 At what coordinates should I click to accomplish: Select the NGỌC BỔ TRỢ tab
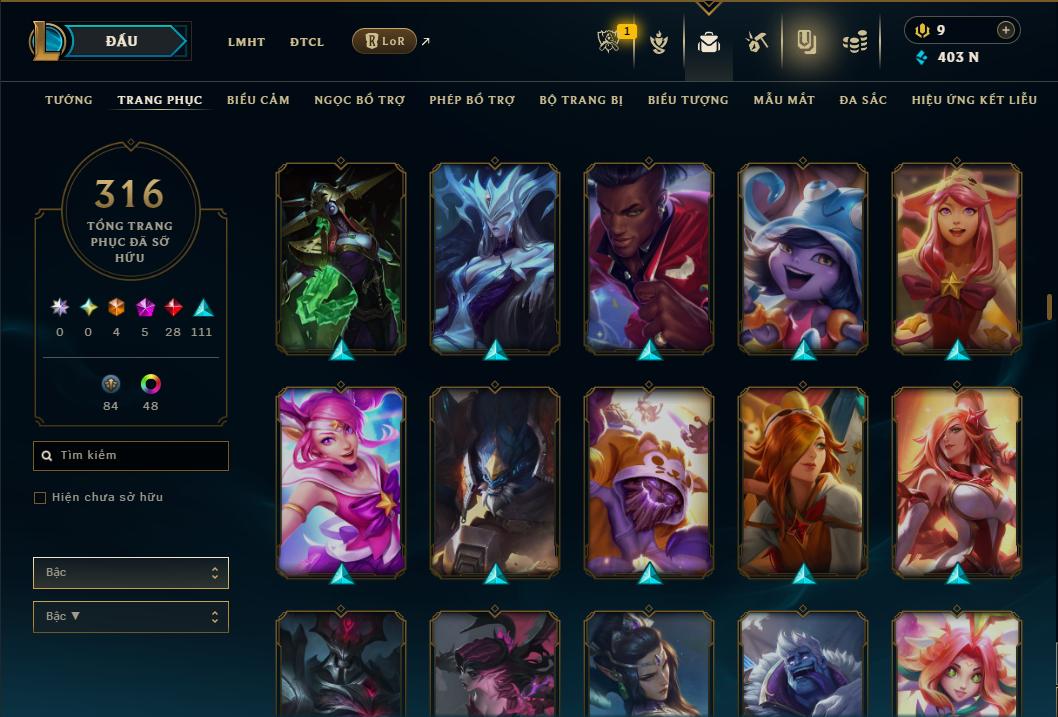pos(359,100)
